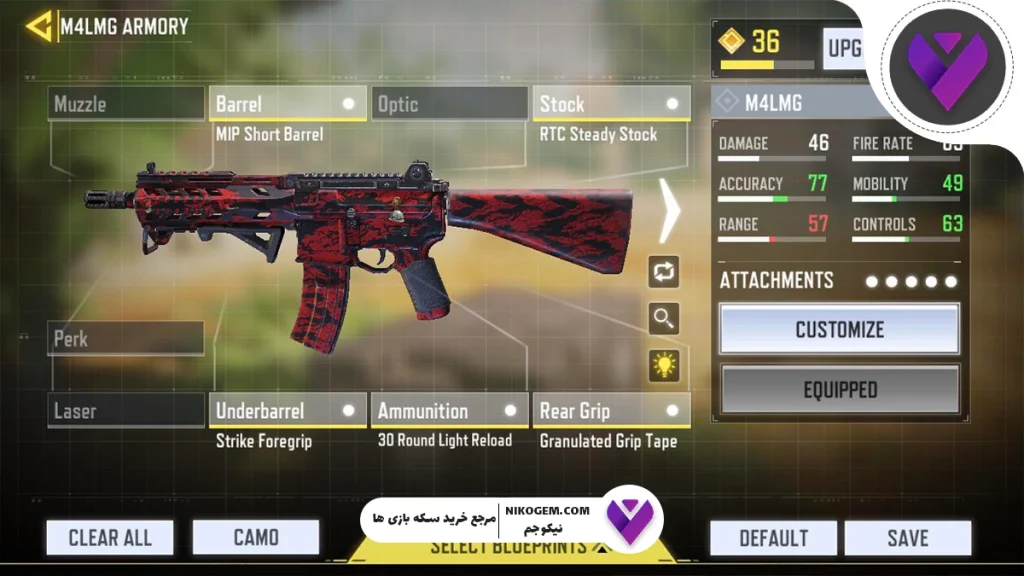Open the Perk attachment slot
Image resolution: width=1024 pixels, height=576 pixels.
coord(126,339)
